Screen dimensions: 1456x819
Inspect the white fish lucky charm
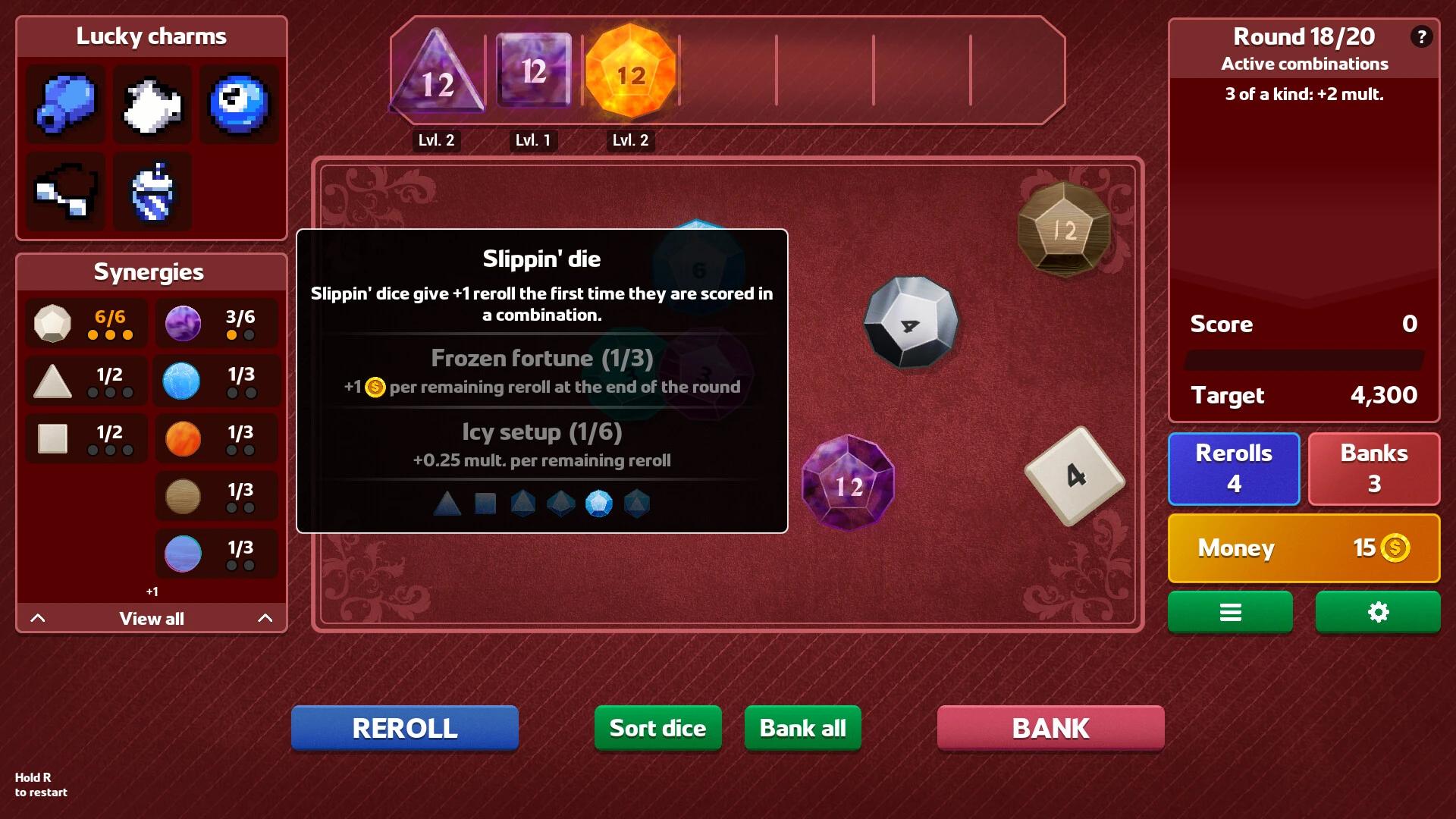pos(152,104)
